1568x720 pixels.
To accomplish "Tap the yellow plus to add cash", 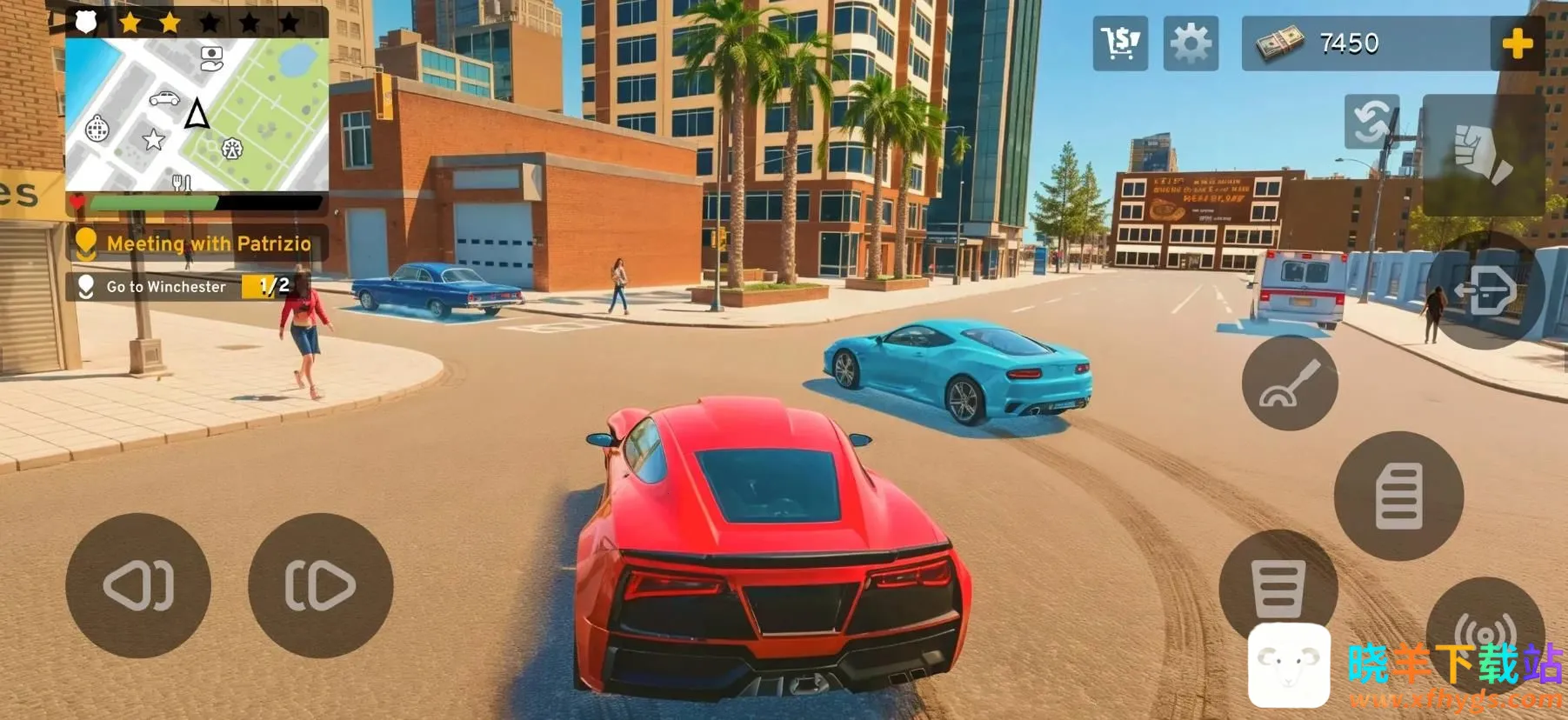I will click(x=1517, y=43).
